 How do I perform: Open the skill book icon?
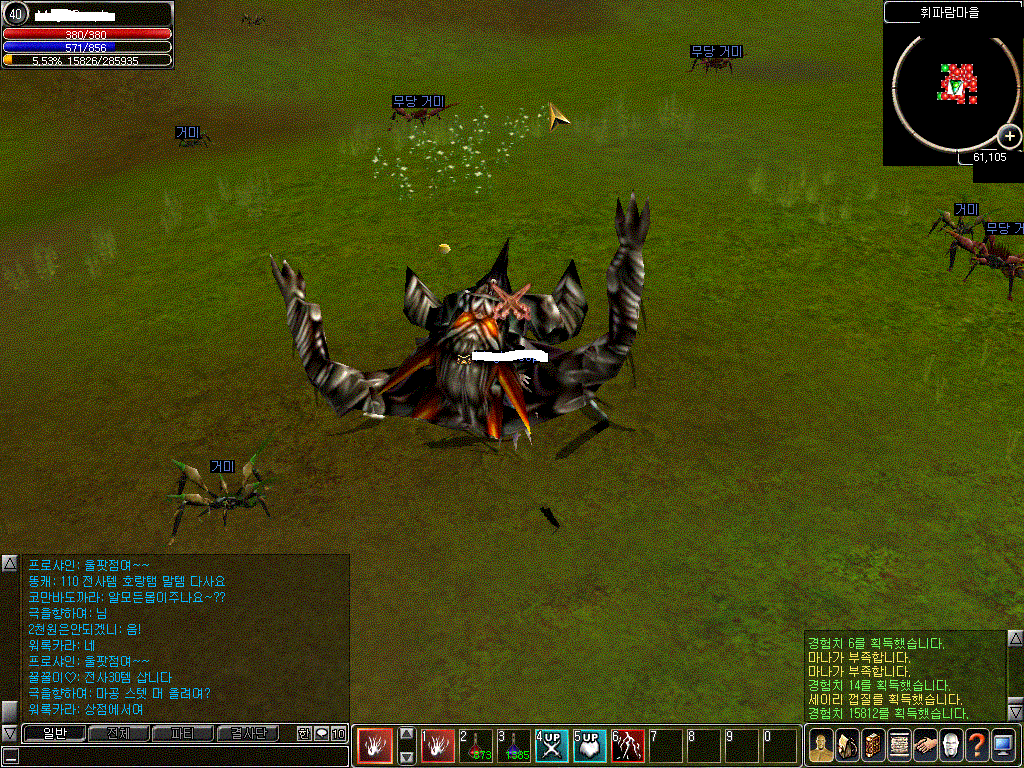873,745
